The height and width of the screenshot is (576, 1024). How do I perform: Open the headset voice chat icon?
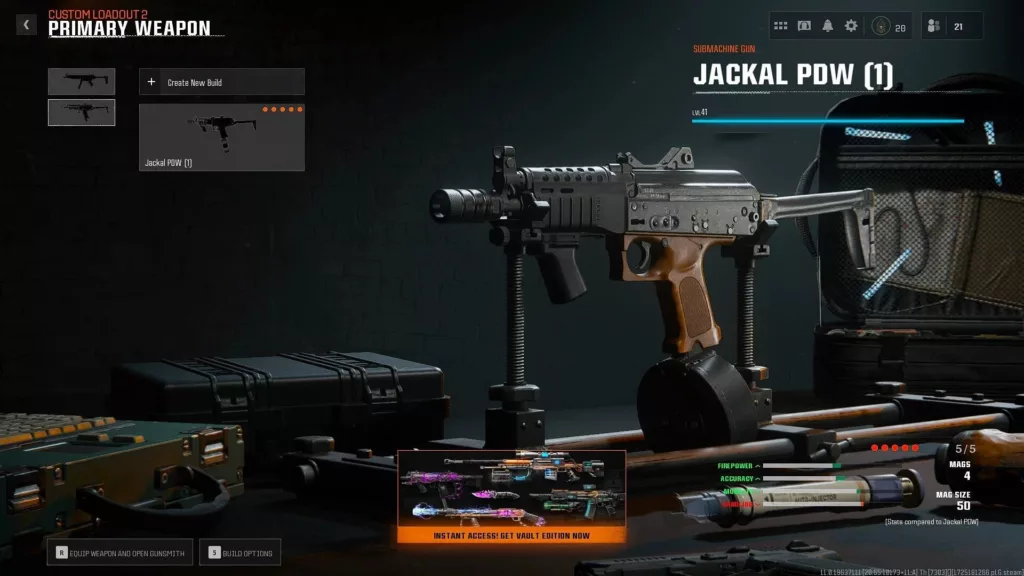click(x=804, y=26)
